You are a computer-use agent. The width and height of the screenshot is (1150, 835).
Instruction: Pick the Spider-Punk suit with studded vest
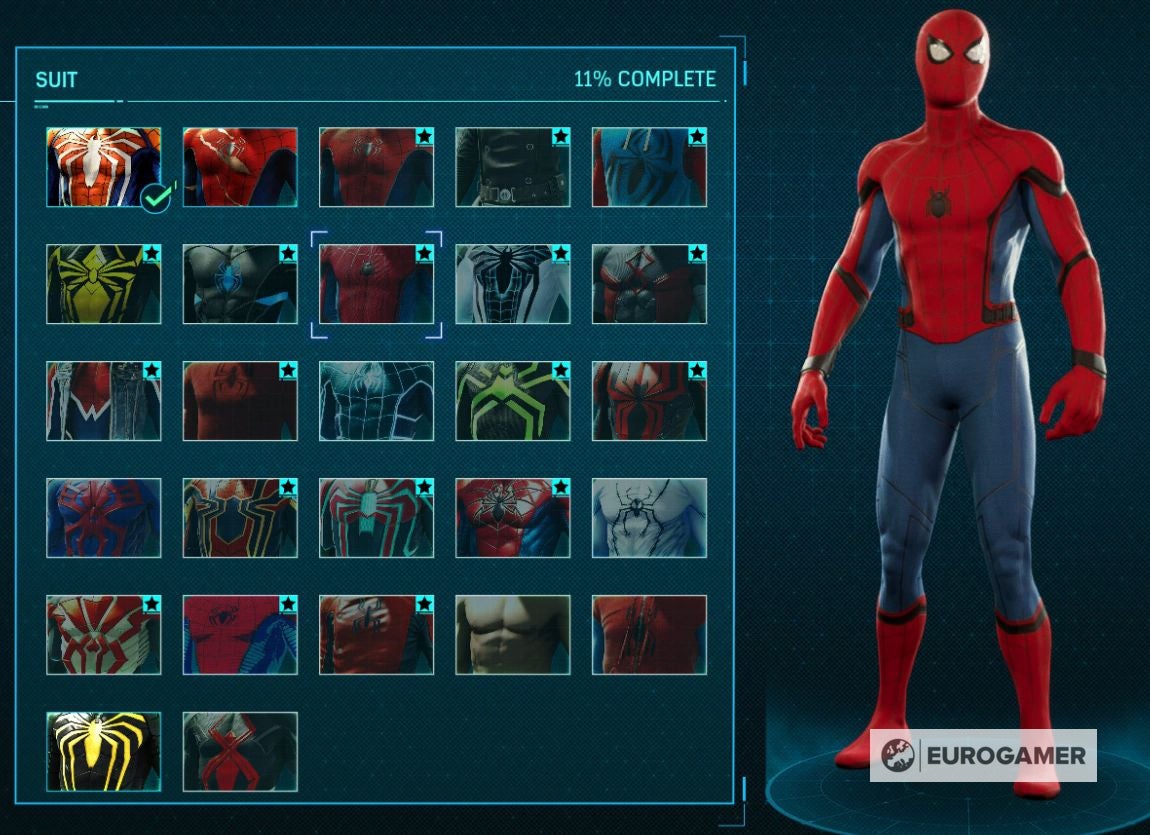tap(103, 401)
